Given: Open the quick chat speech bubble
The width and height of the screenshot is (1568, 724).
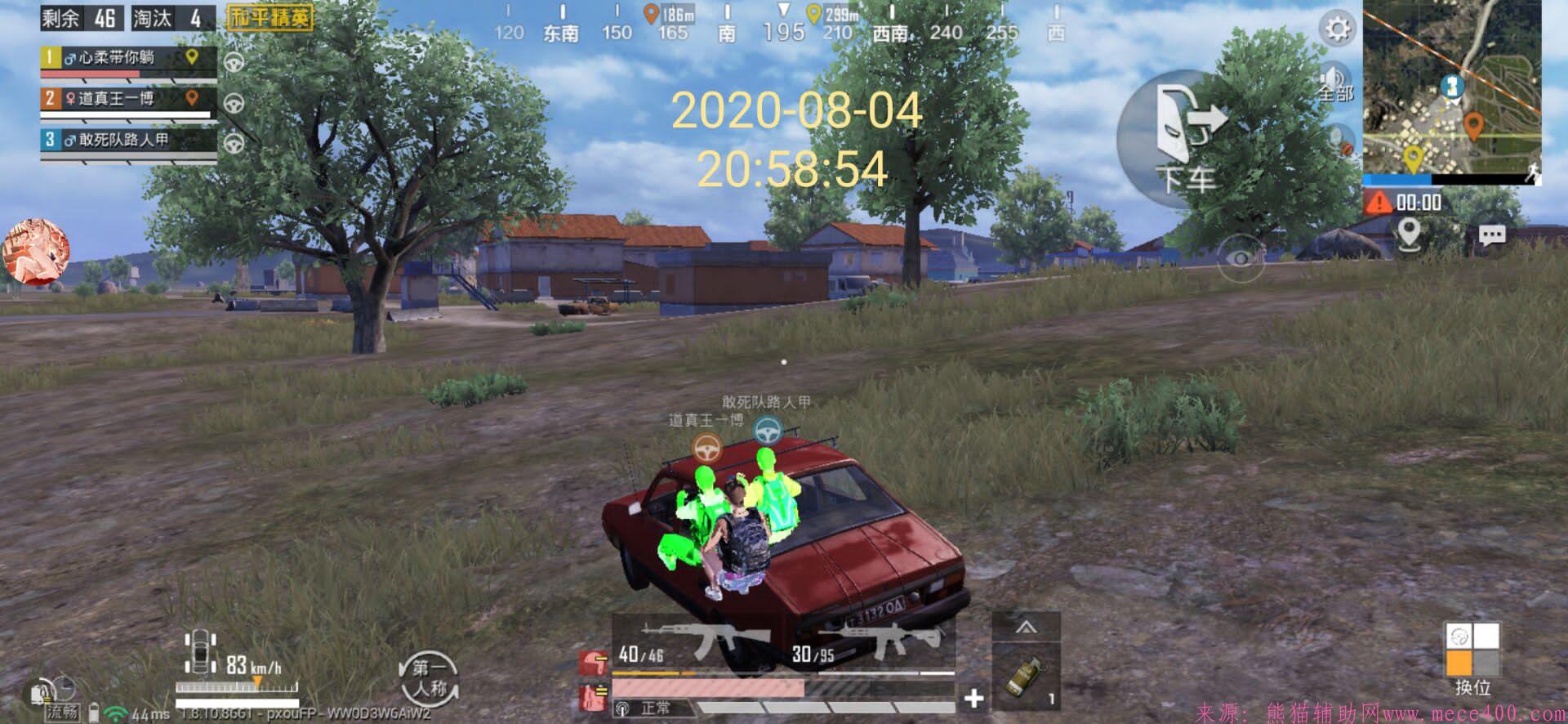Looking at the screenshot, I should 1491,236.
